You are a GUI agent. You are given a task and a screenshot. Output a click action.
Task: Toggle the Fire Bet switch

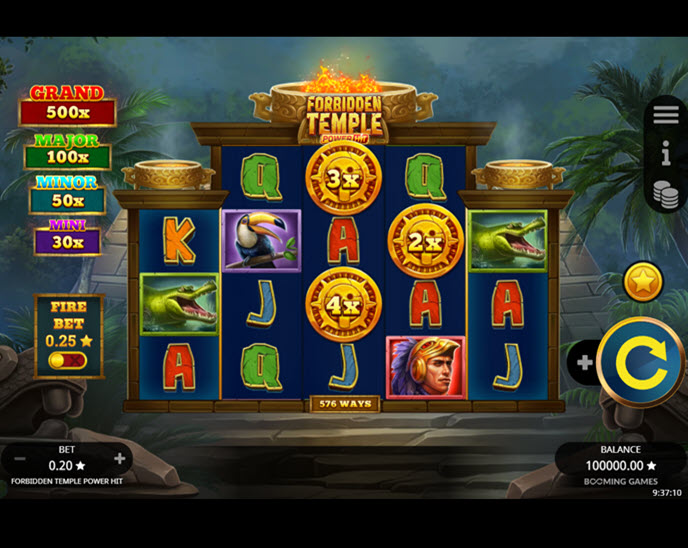(68, 360)
